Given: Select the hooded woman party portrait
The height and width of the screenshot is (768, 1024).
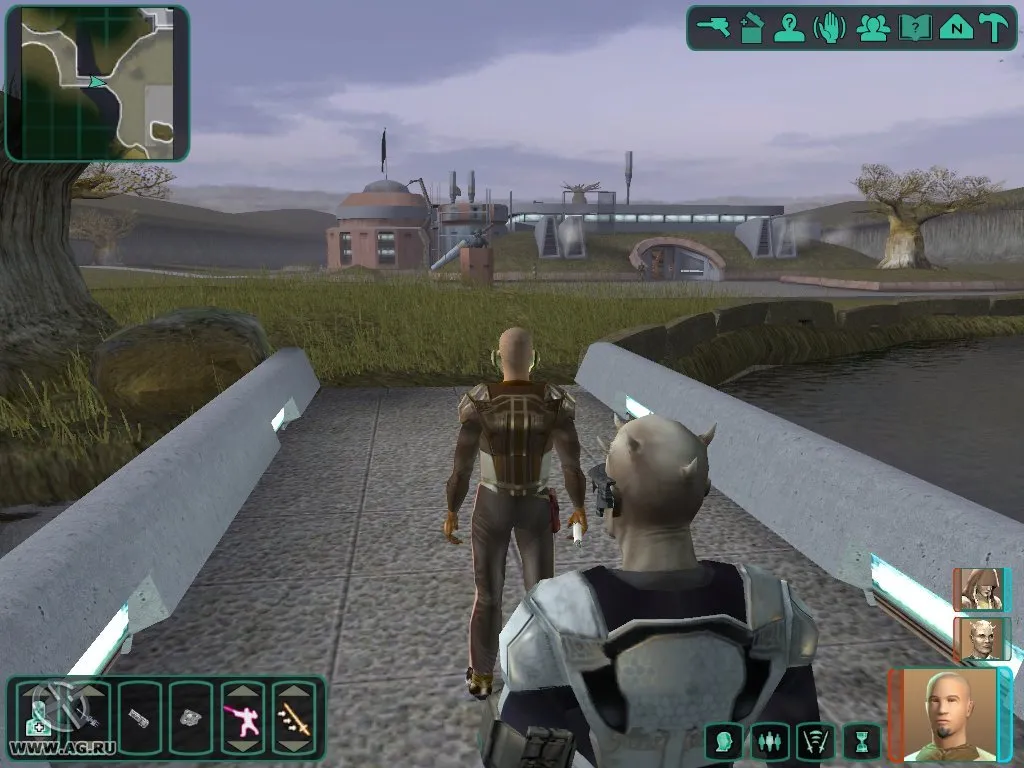Looking at the screenshot, I should pos(976,589).
